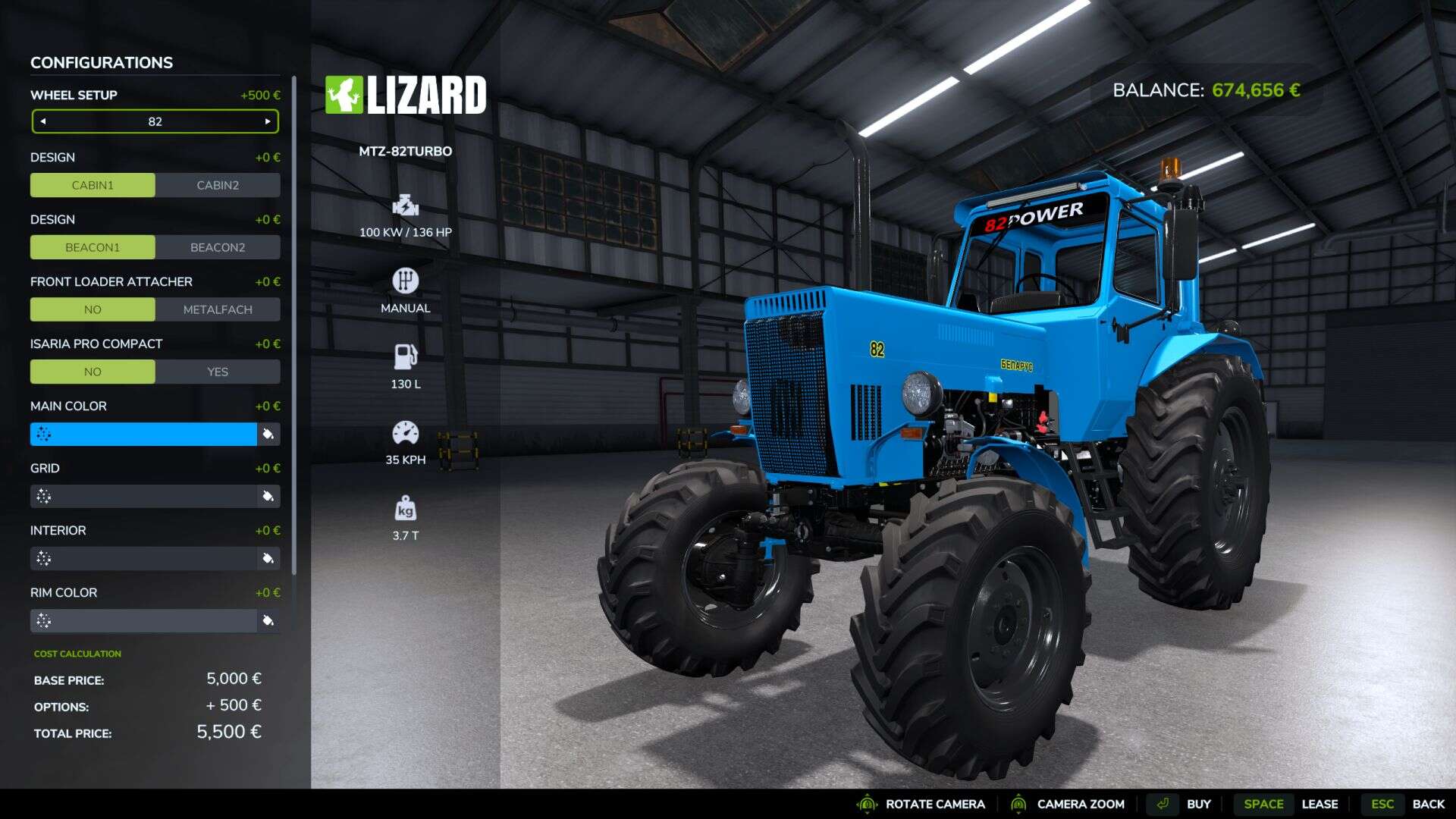Viewport: 1456px width, 819px height.
Task: Open the blue main color swatch
Action: 144,434
